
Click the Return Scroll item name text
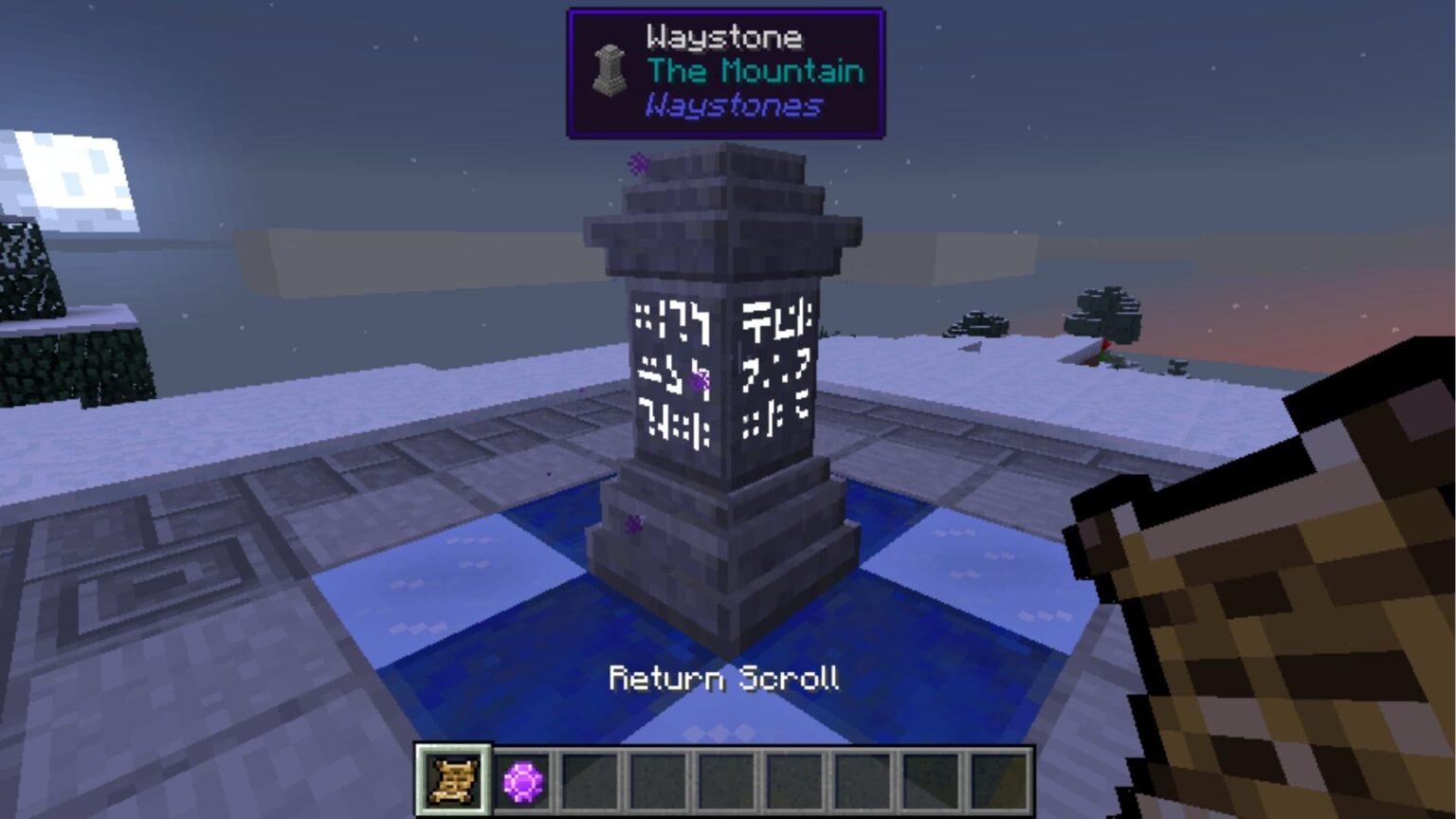(726, 678)
